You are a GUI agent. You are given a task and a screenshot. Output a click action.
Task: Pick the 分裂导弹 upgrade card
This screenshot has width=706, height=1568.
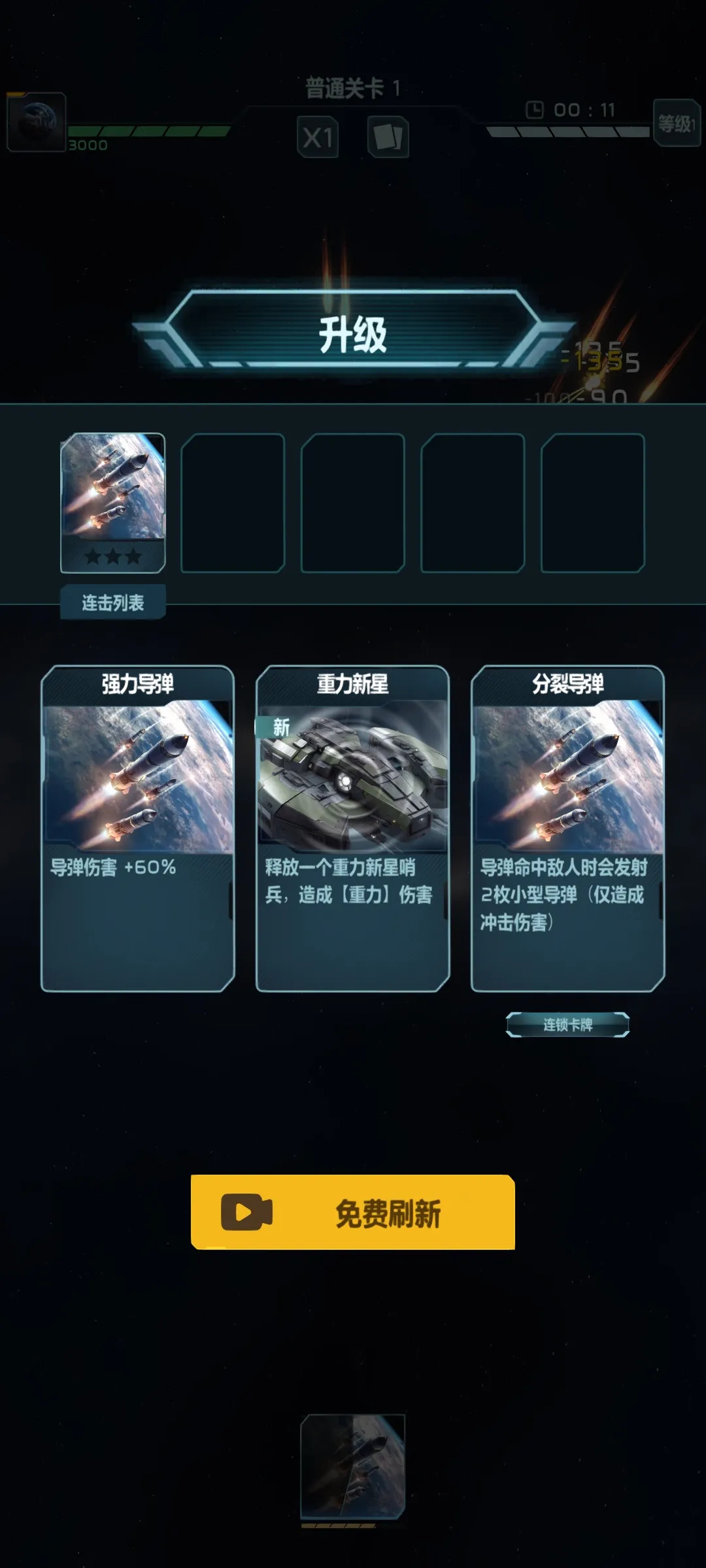tap(567, 828)
